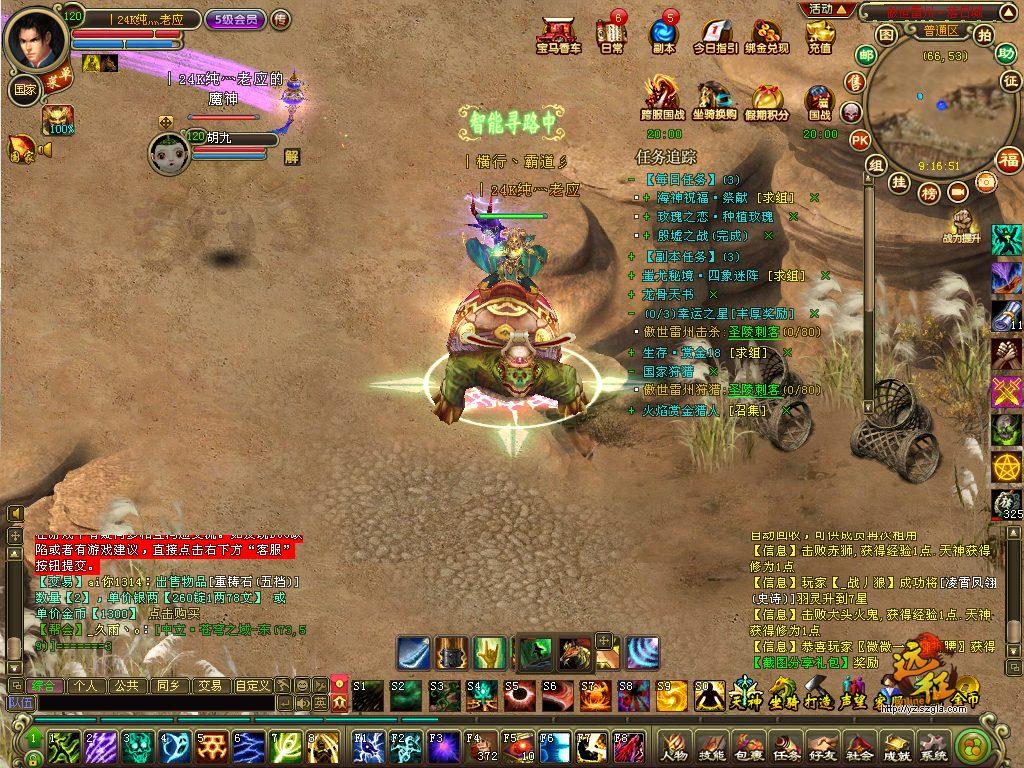Screen dimensions: 1024x768
Task: Open the 福 welfare button
Action: point(1009,159)
